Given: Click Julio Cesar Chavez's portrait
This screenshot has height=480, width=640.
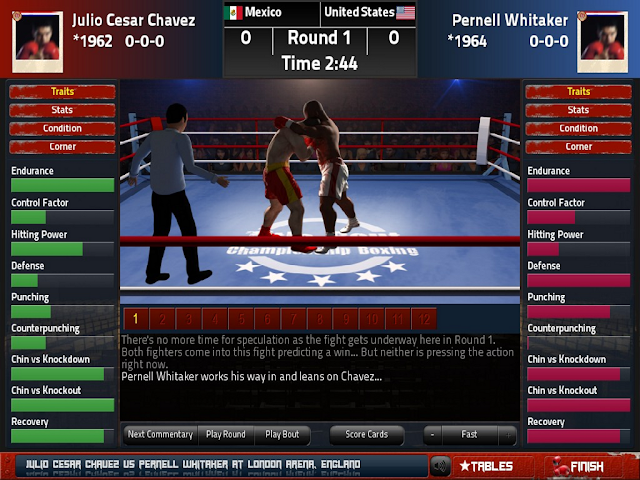Looking at the screenshot, I should click(x=35, y=36).
